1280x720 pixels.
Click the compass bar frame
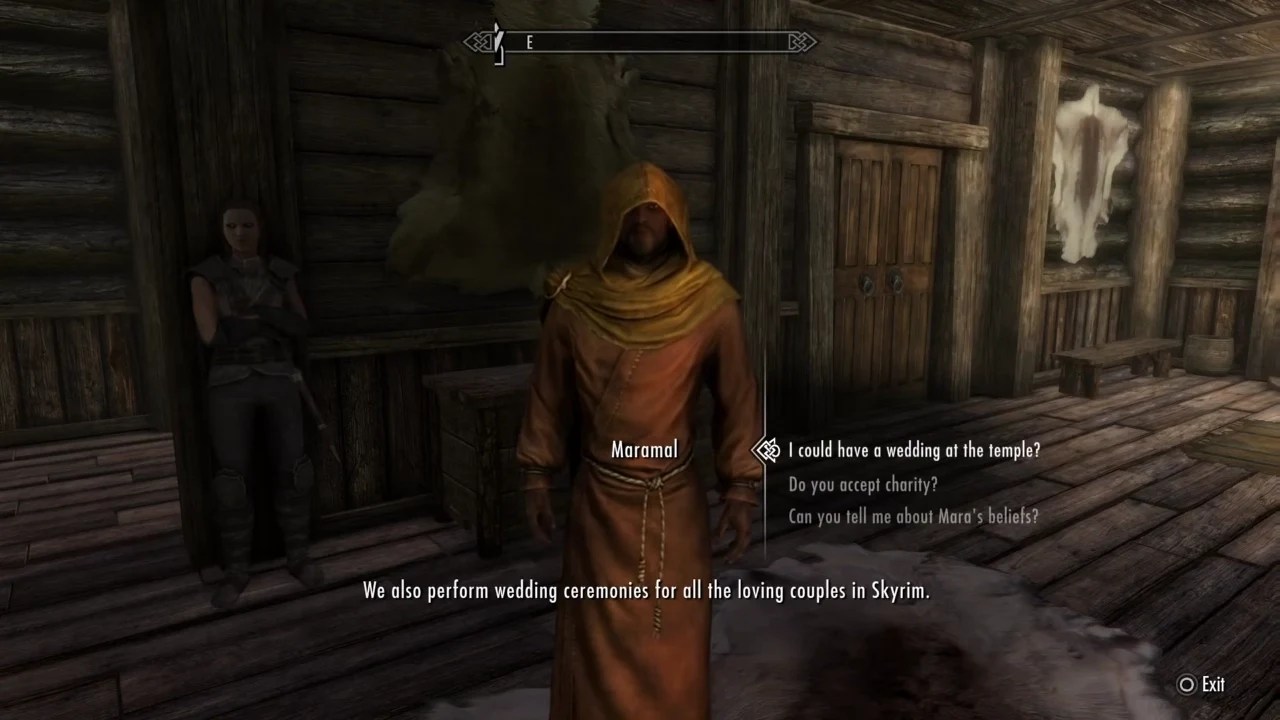pos(650,43)
